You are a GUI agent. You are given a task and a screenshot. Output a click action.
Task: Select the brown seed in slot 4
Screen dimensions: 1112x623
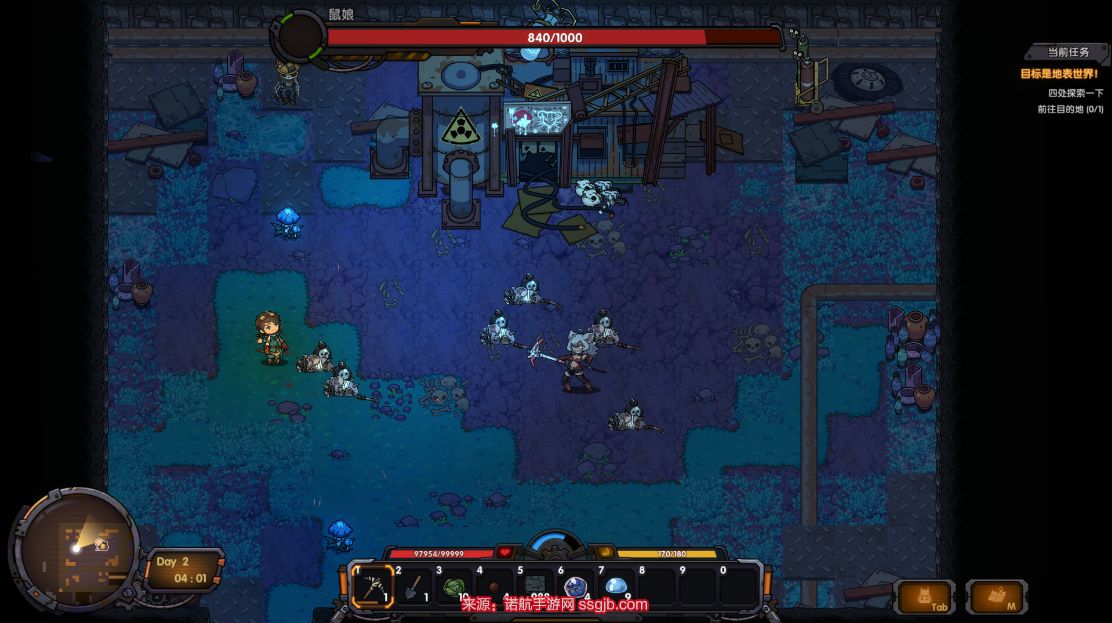coord(494,587)
